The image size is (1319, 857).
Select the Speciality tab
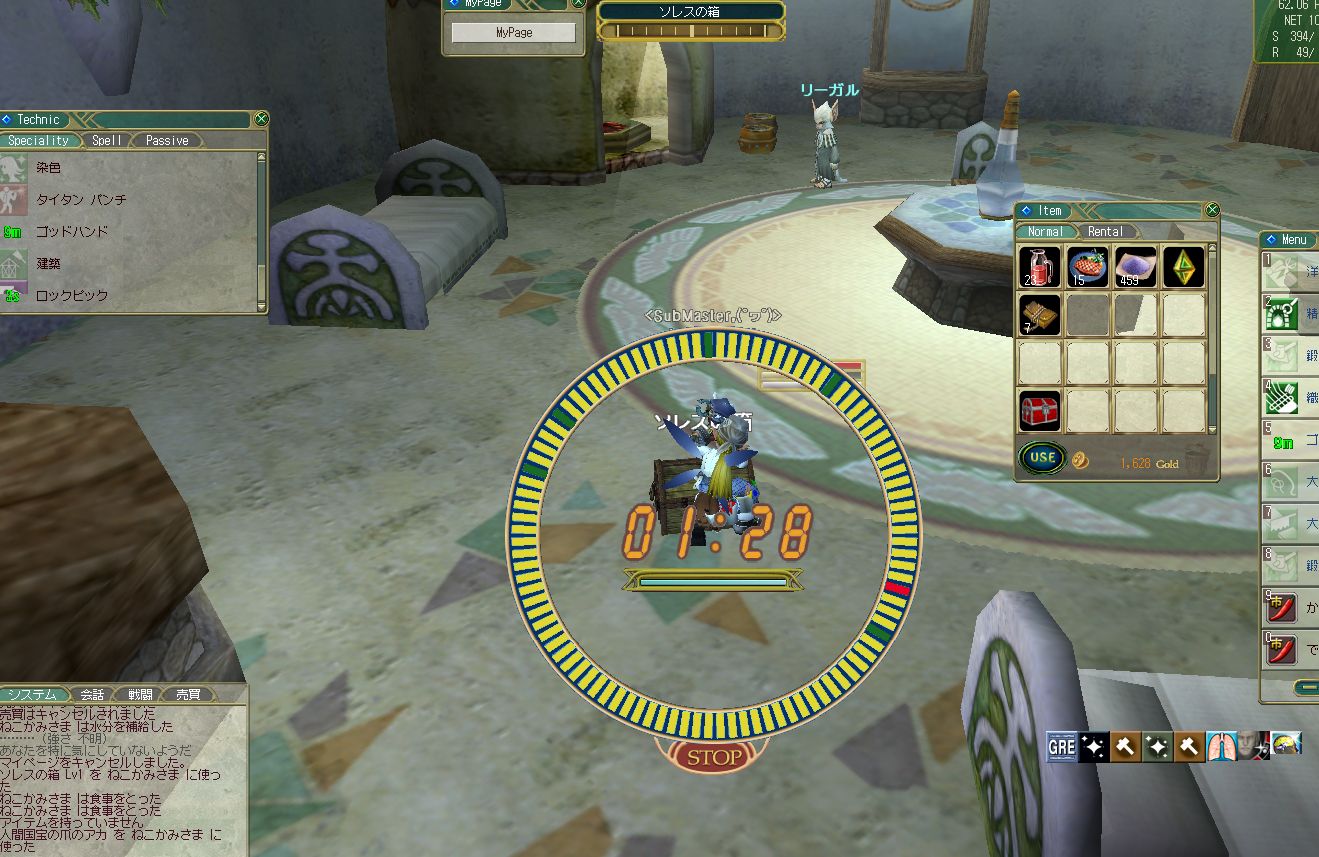(x=39, y=141)
